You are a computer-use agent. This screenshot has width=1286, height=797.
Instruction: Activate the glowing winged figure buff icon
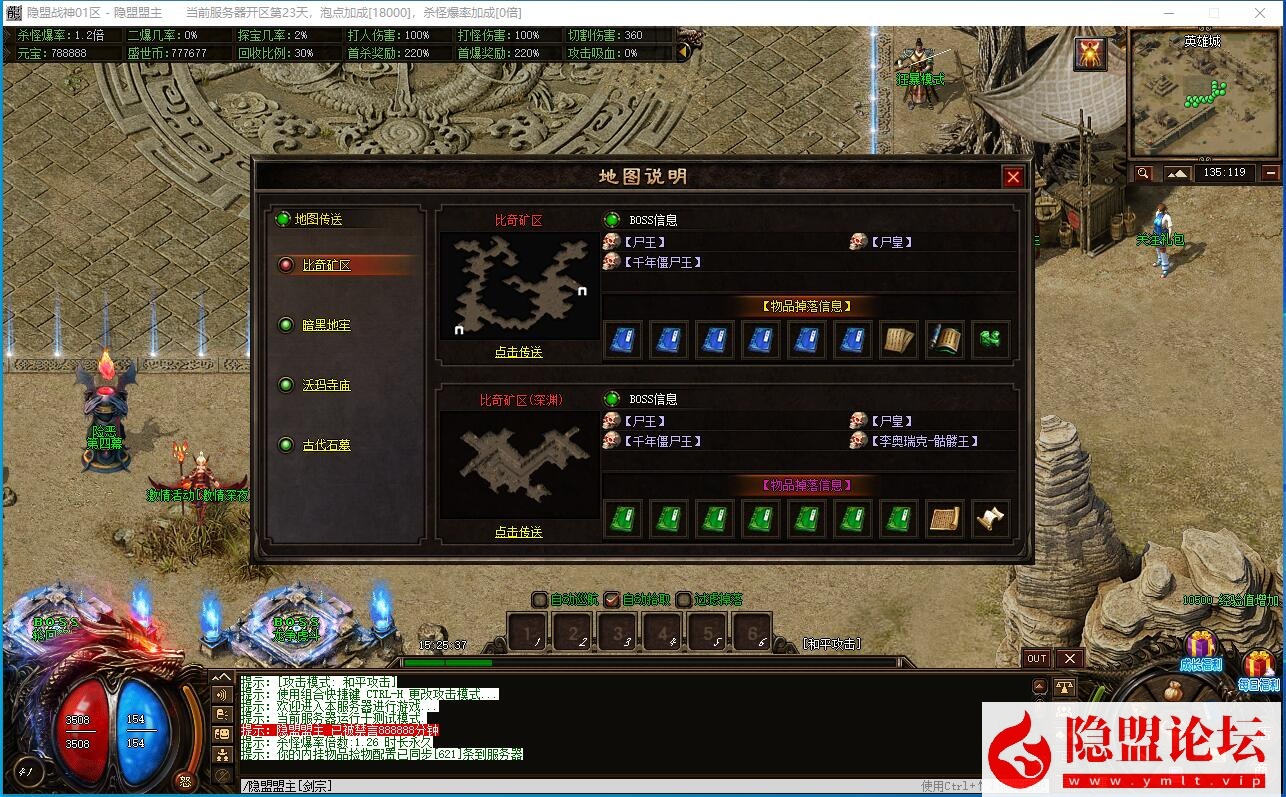click(x=1090, y=54)
